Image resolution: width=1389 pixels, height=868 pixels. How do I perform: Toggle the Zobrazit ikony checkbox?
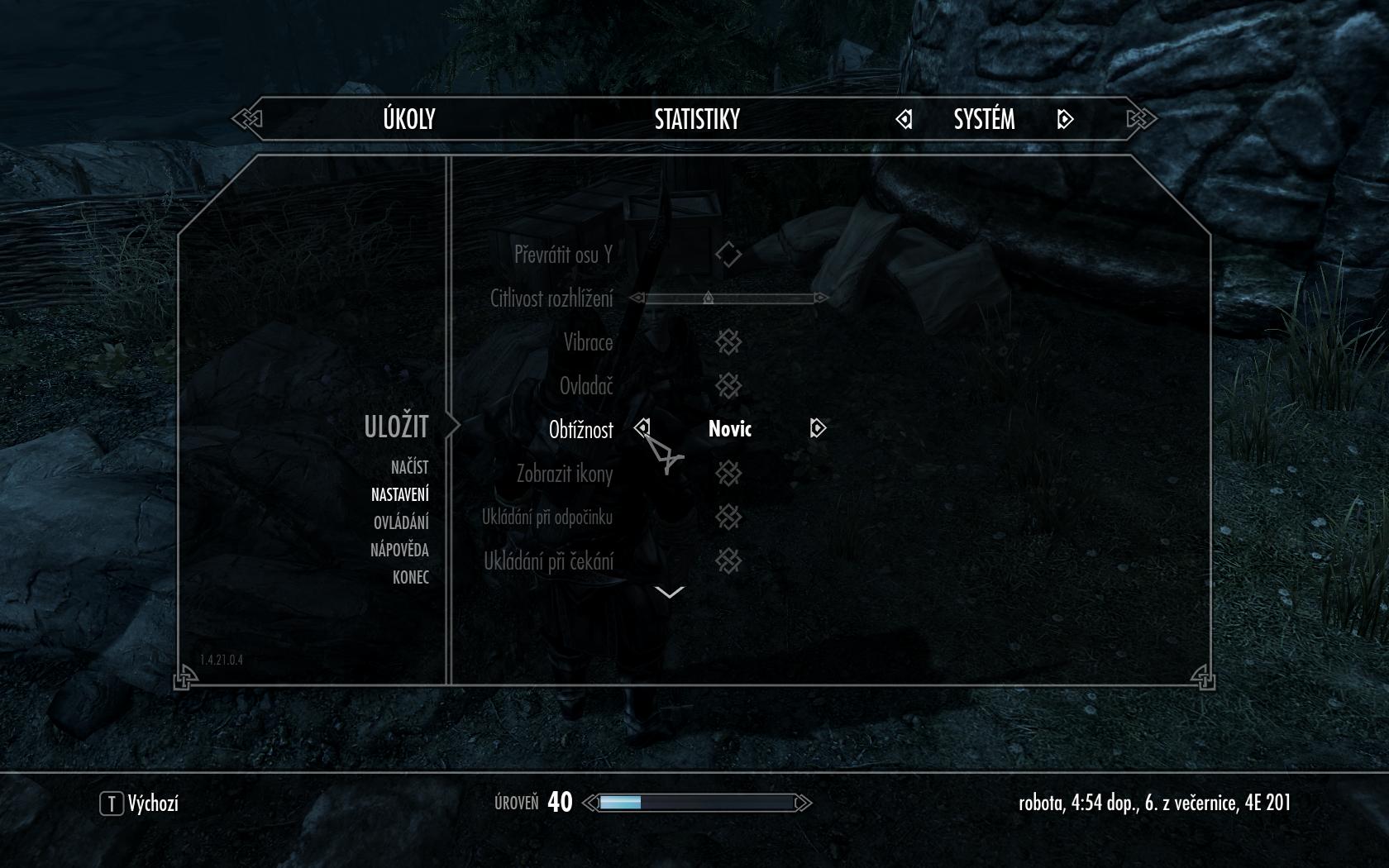pyautogui.click(x=728, y=474)
